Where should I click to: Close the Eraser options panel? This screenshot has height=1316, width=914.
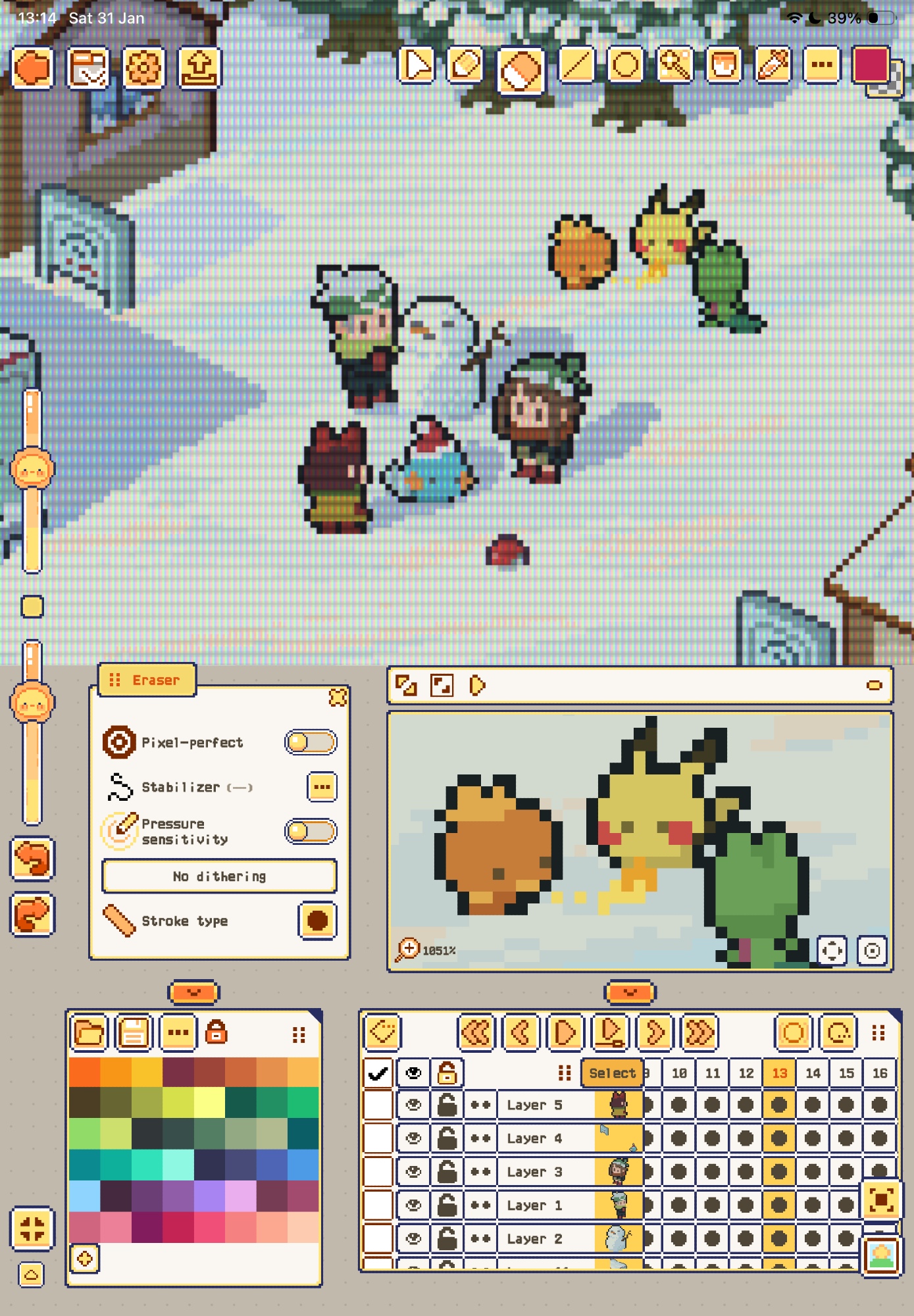coord(338,697)
